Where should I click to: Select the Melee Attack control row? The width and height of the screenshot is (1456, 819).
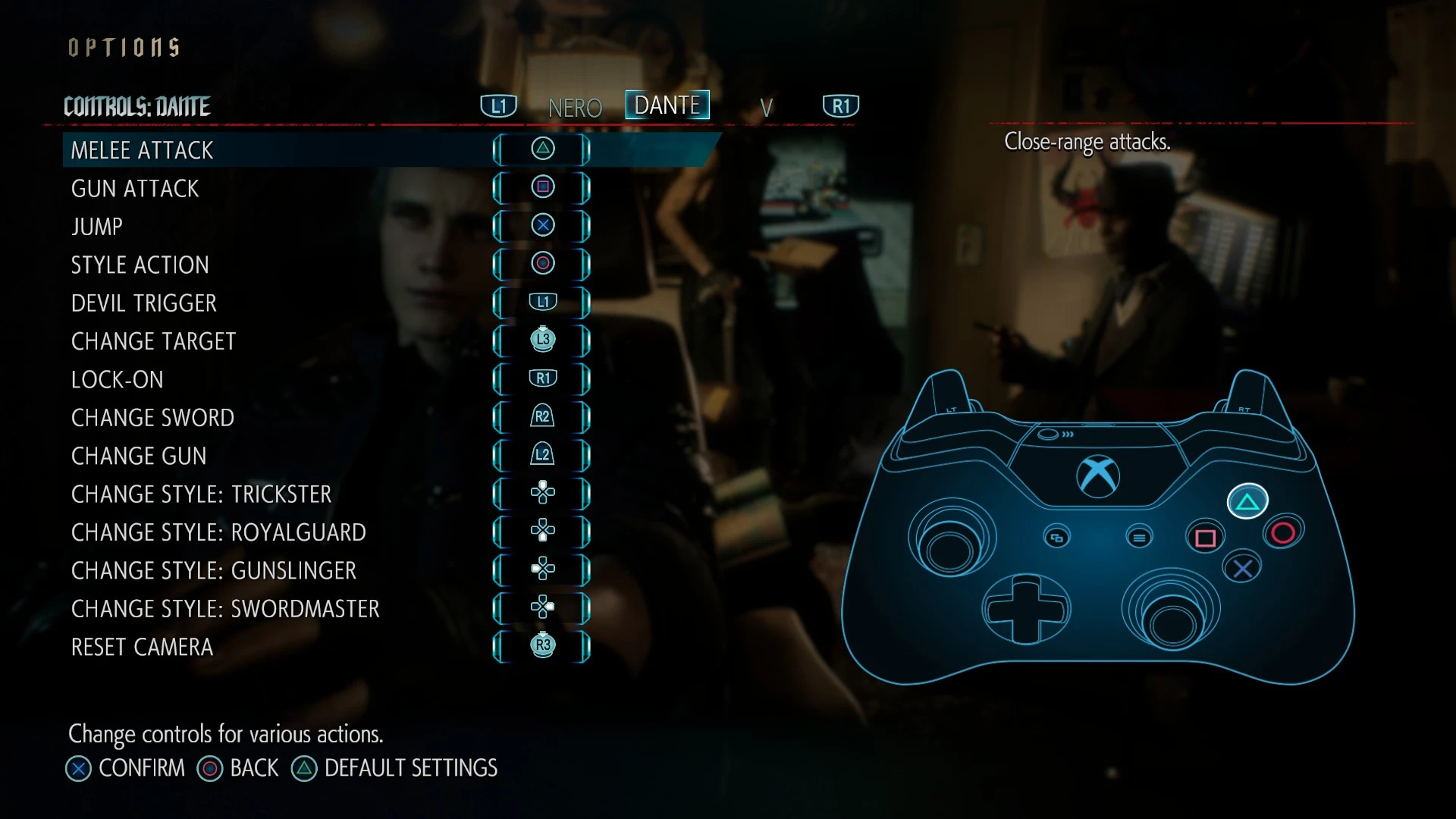(x=143, y=150)
